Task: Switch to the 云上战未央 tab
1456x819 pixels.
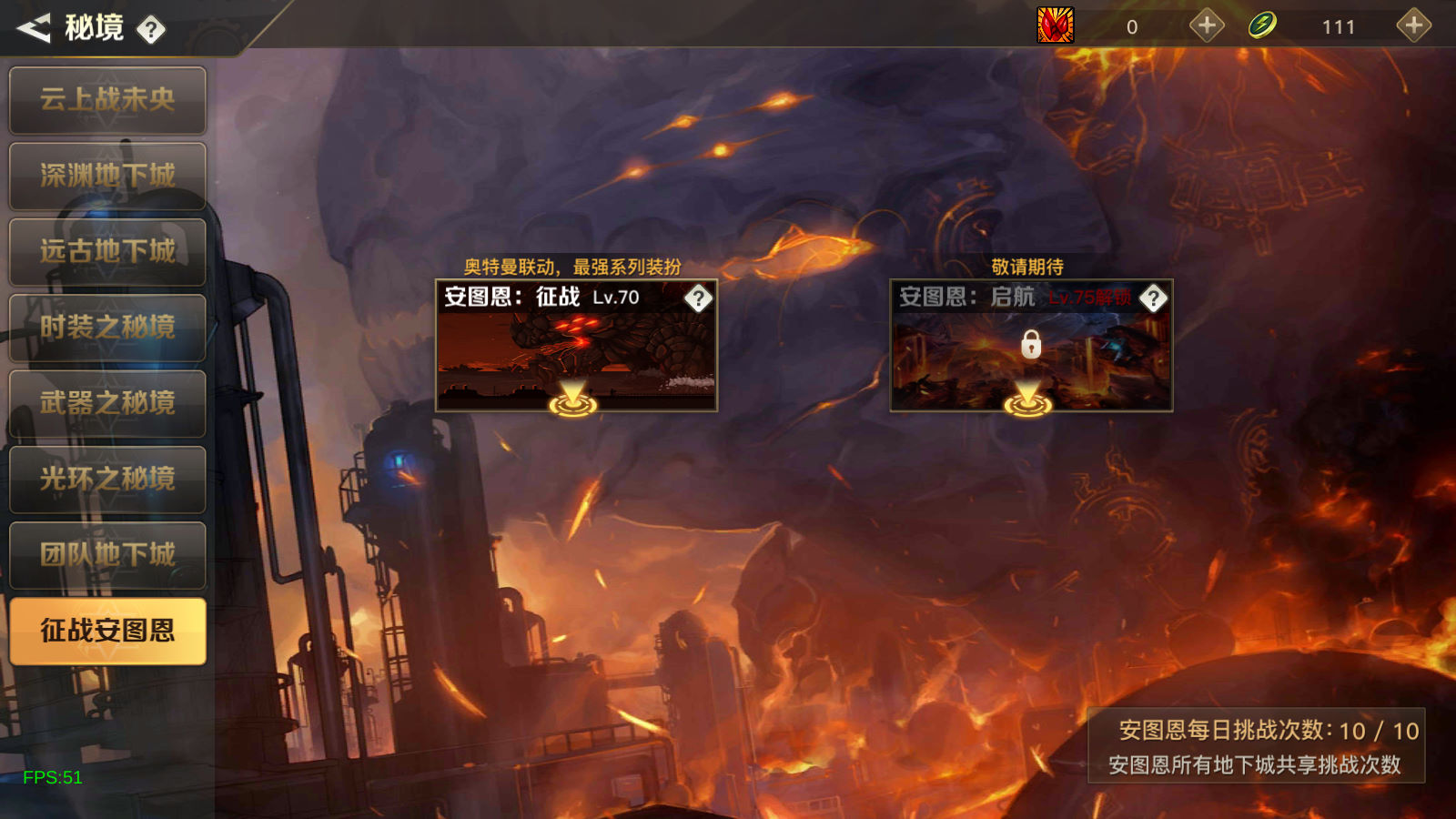Action: click(x=107, y=100)
